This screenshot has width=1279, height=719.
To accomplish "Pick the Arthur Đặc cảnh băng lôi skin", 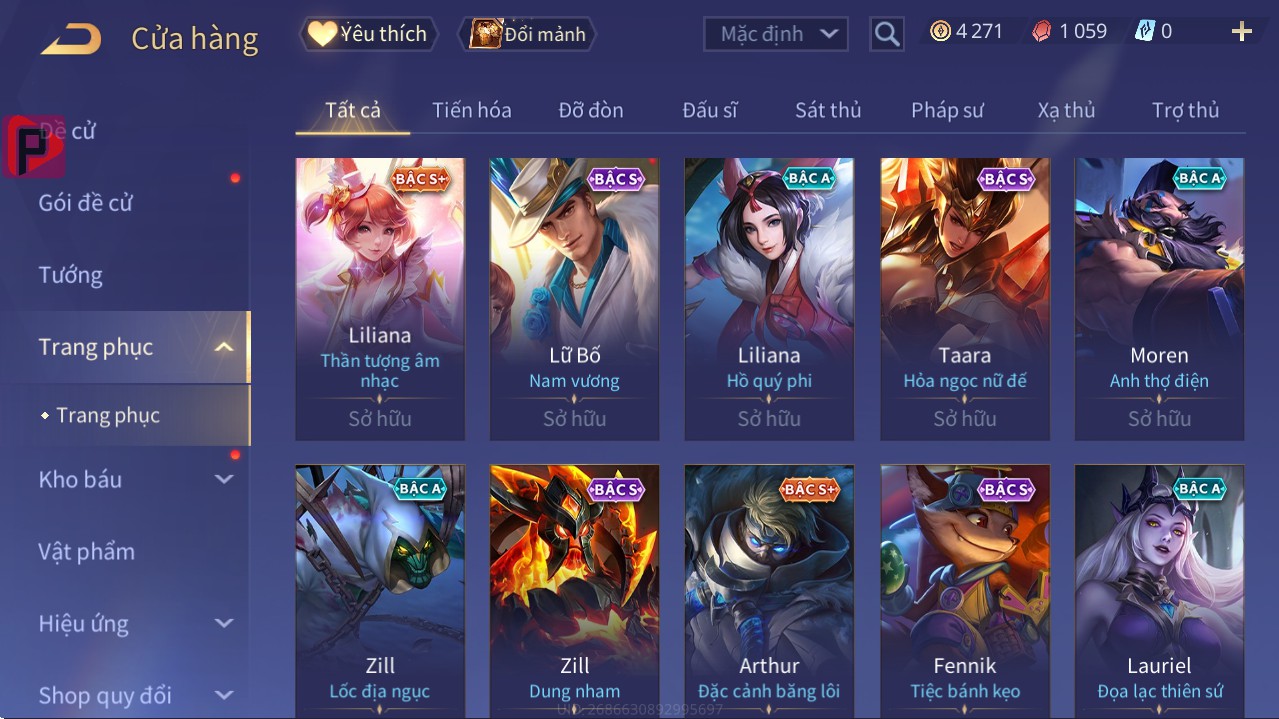I will [x=769, y=590].
